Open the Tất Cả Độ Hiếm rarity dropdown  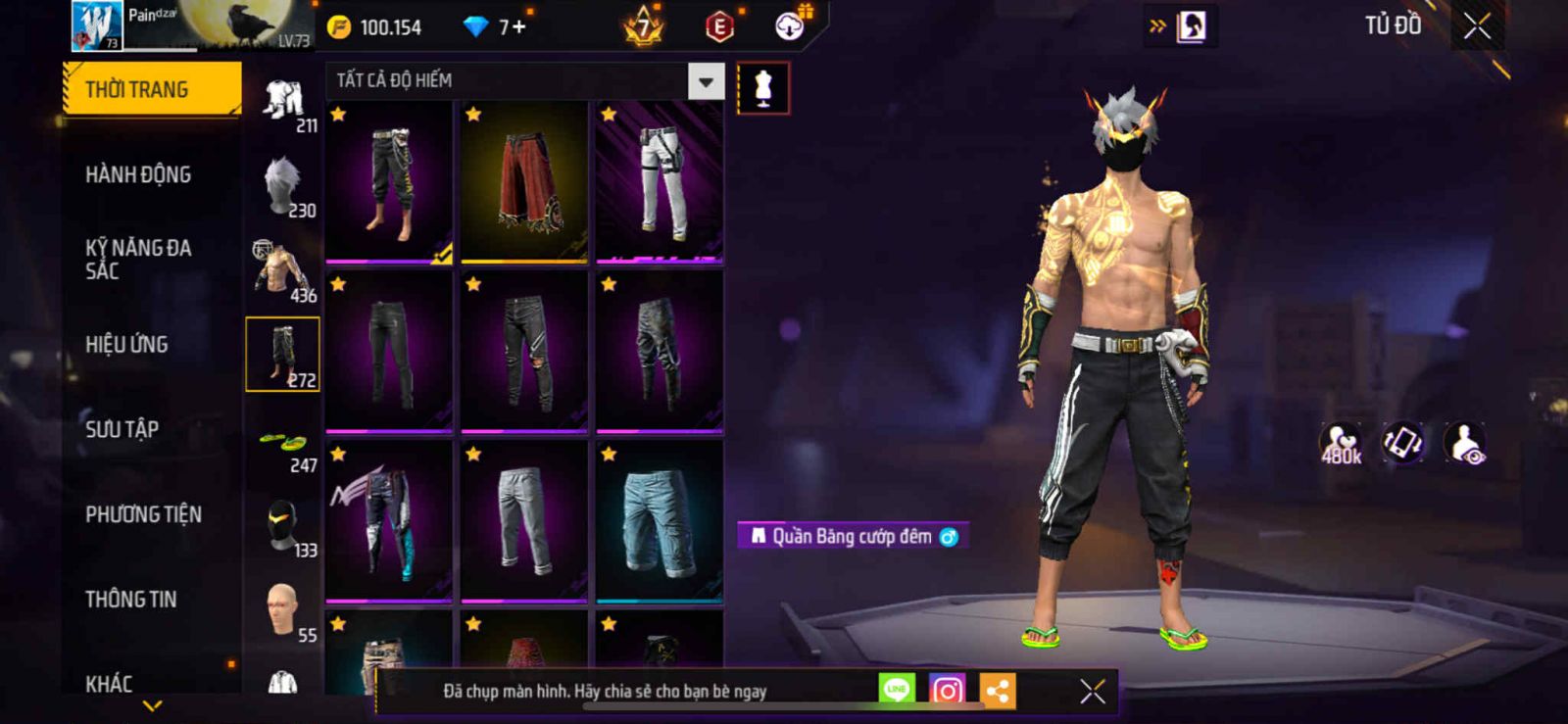tap(706, 81)
